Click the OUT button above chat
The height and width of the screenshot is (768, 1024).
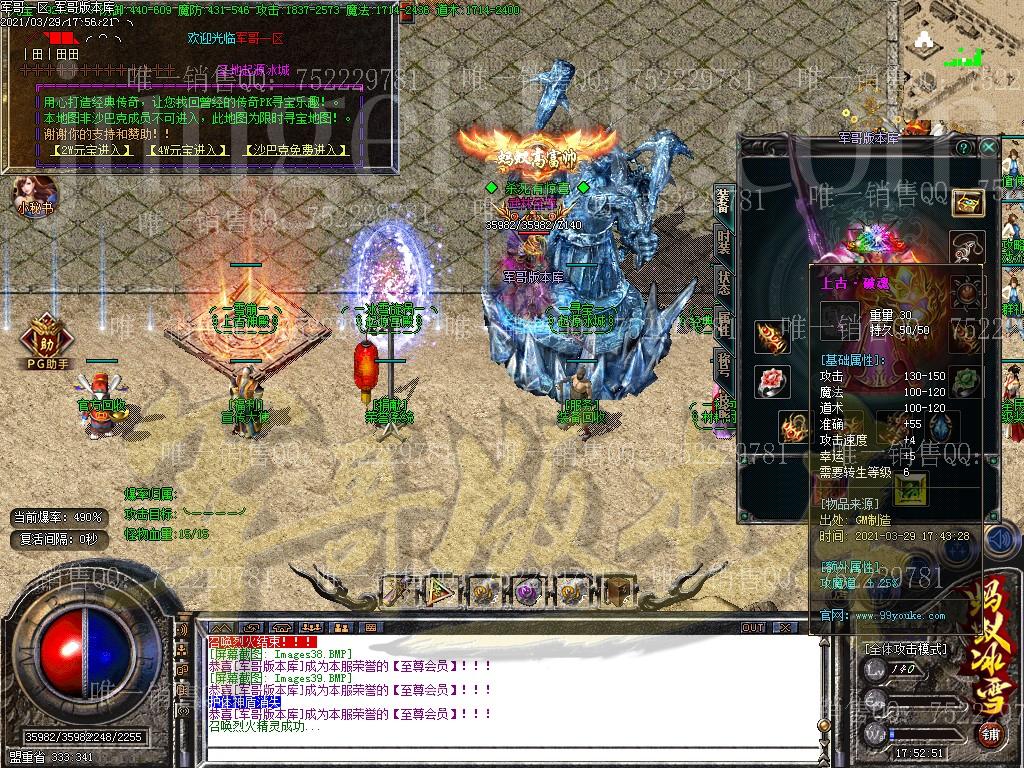[753, 628]
